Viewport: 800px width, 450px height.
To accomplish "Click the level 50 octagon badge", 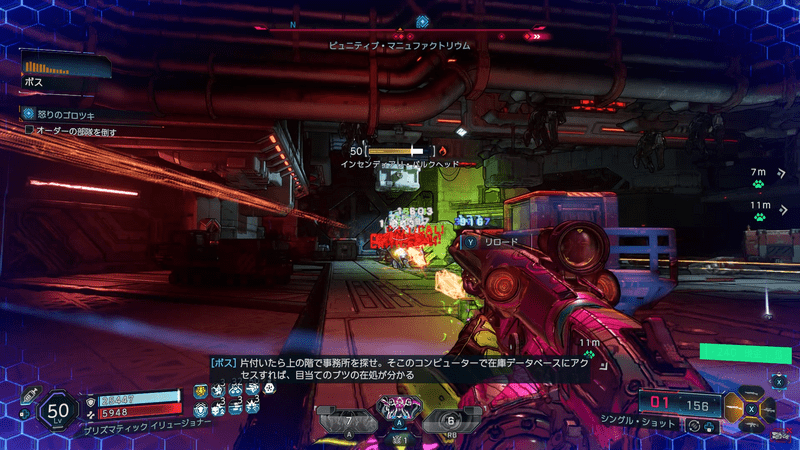I will pyautogui.click(x=58, y=409).
